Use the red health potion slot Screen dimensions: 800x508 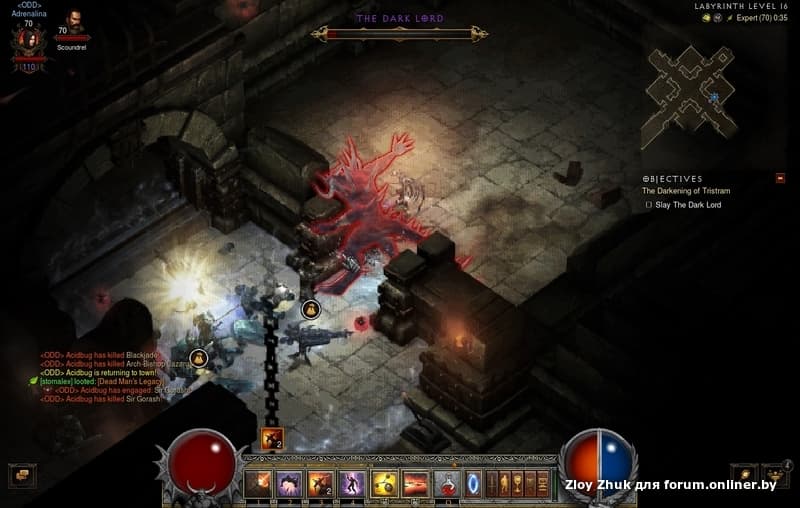tap(446, 483)
